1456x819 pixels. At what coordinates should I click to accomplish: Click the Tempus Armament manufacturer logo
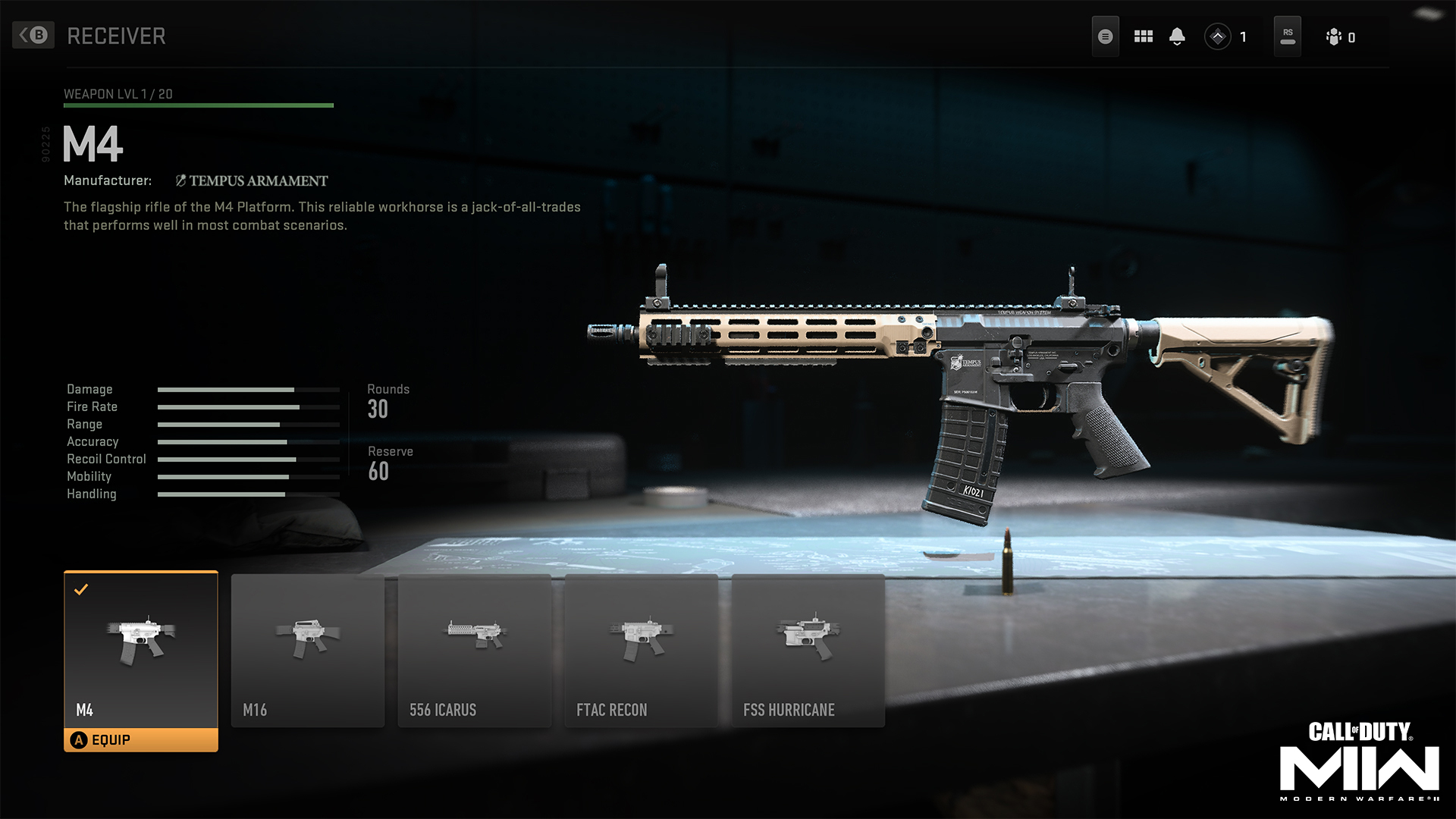[181, 180]
